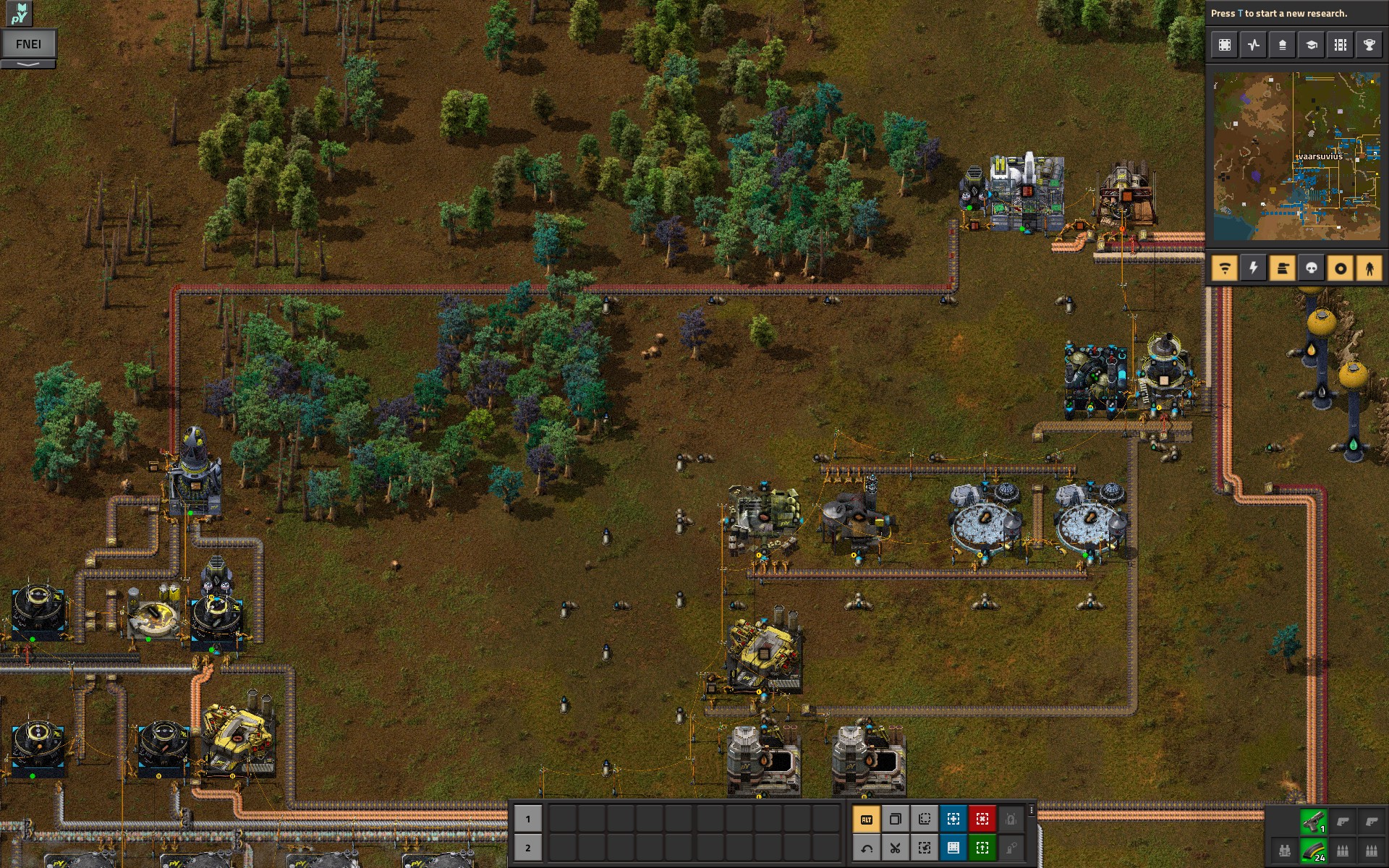Click the undo arrow in the shortcut bar

click(868, 848)
